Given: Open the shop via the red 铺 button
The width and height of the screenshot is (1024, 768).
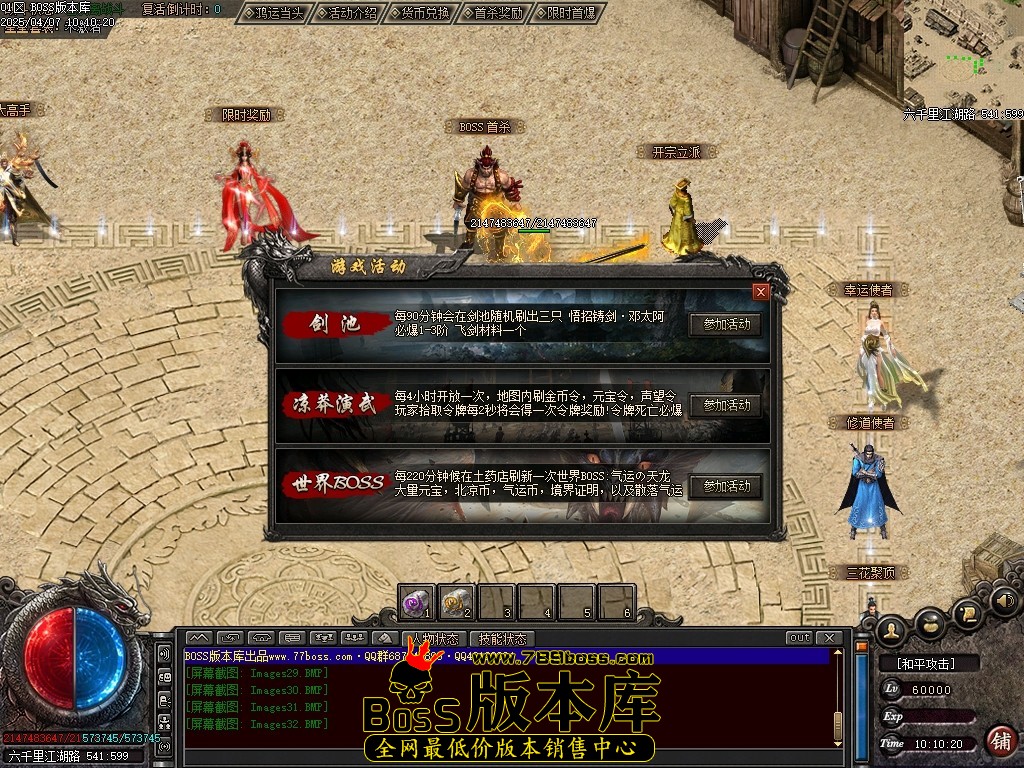Looking at the screenshot, I should (1000, 741).
